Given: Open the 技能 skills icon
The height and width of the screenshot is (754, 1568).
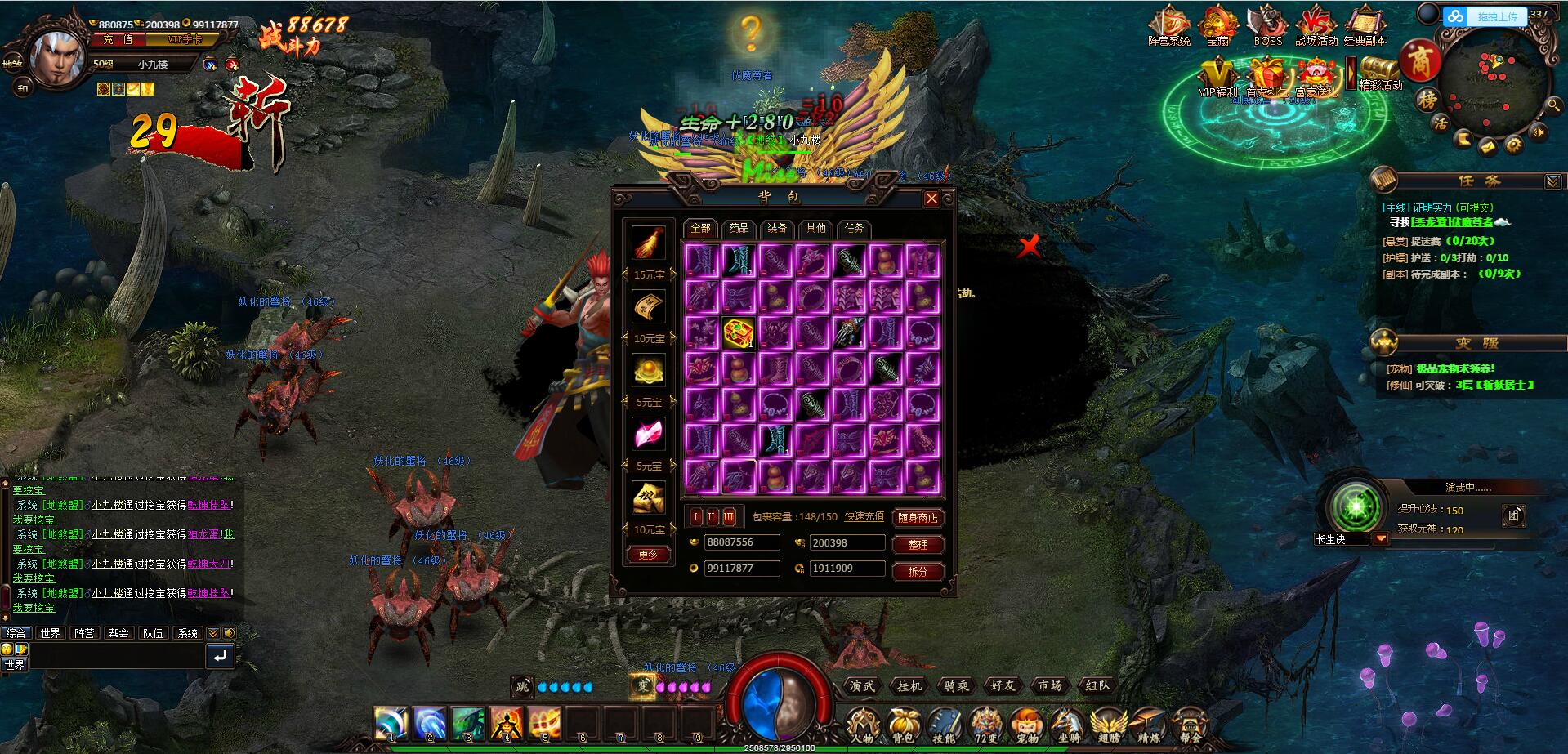Looking at the screenshot, I should (944, 724).
